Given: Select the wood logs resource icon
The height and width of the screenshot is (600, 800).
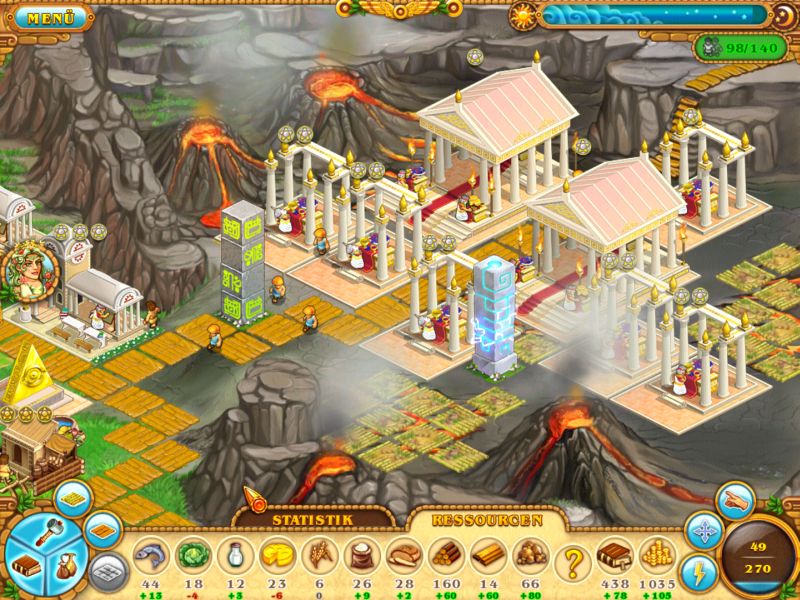Looking at the screenshot, I should 447,555.
